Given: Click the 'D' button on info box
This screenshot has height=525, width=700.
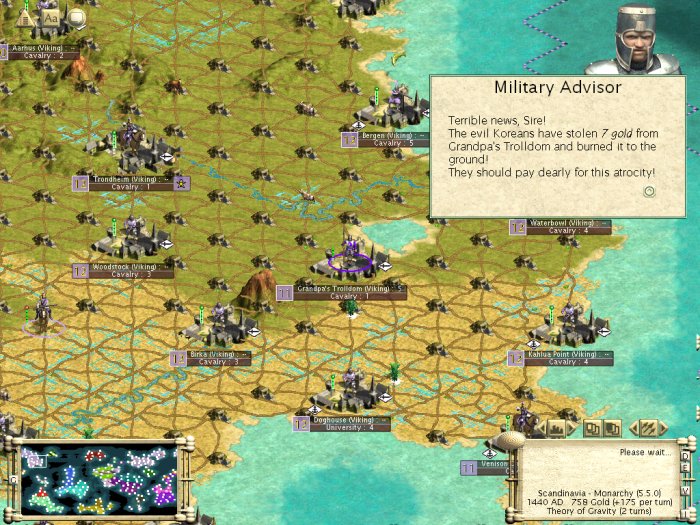Looking at the screenshot, I should [x=685, y=454].
